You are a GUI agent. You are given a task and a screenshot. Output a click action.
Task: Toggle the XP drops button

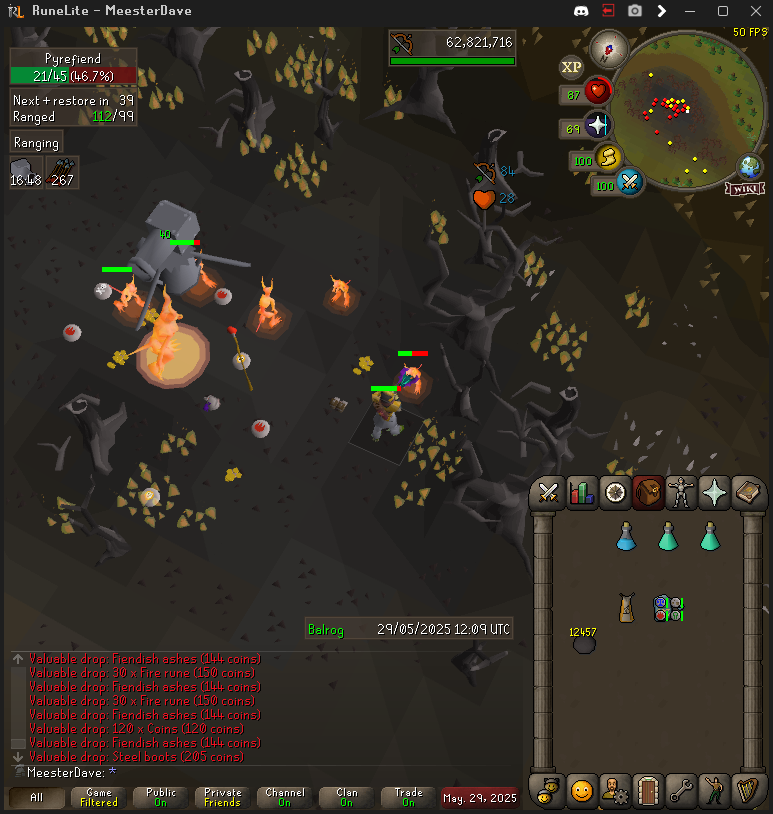571,67
